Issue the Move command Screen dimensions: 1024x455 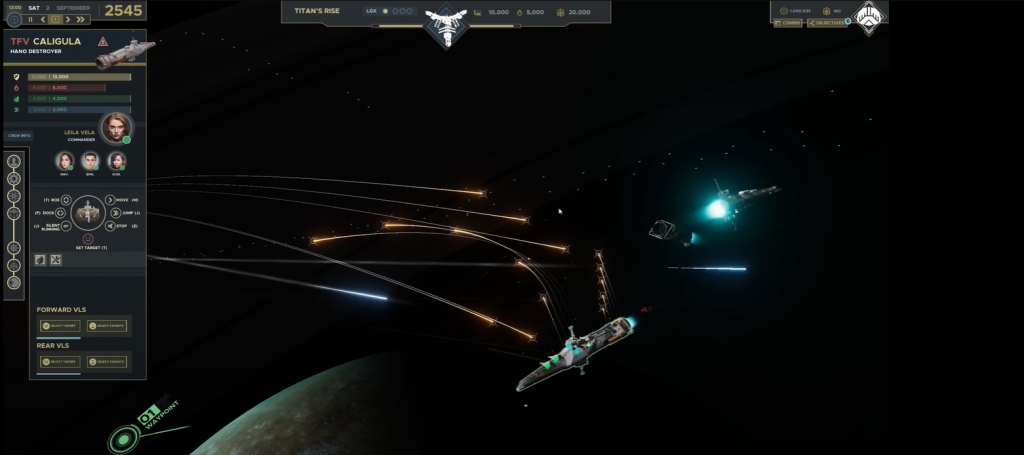click(x=110, y=200)
